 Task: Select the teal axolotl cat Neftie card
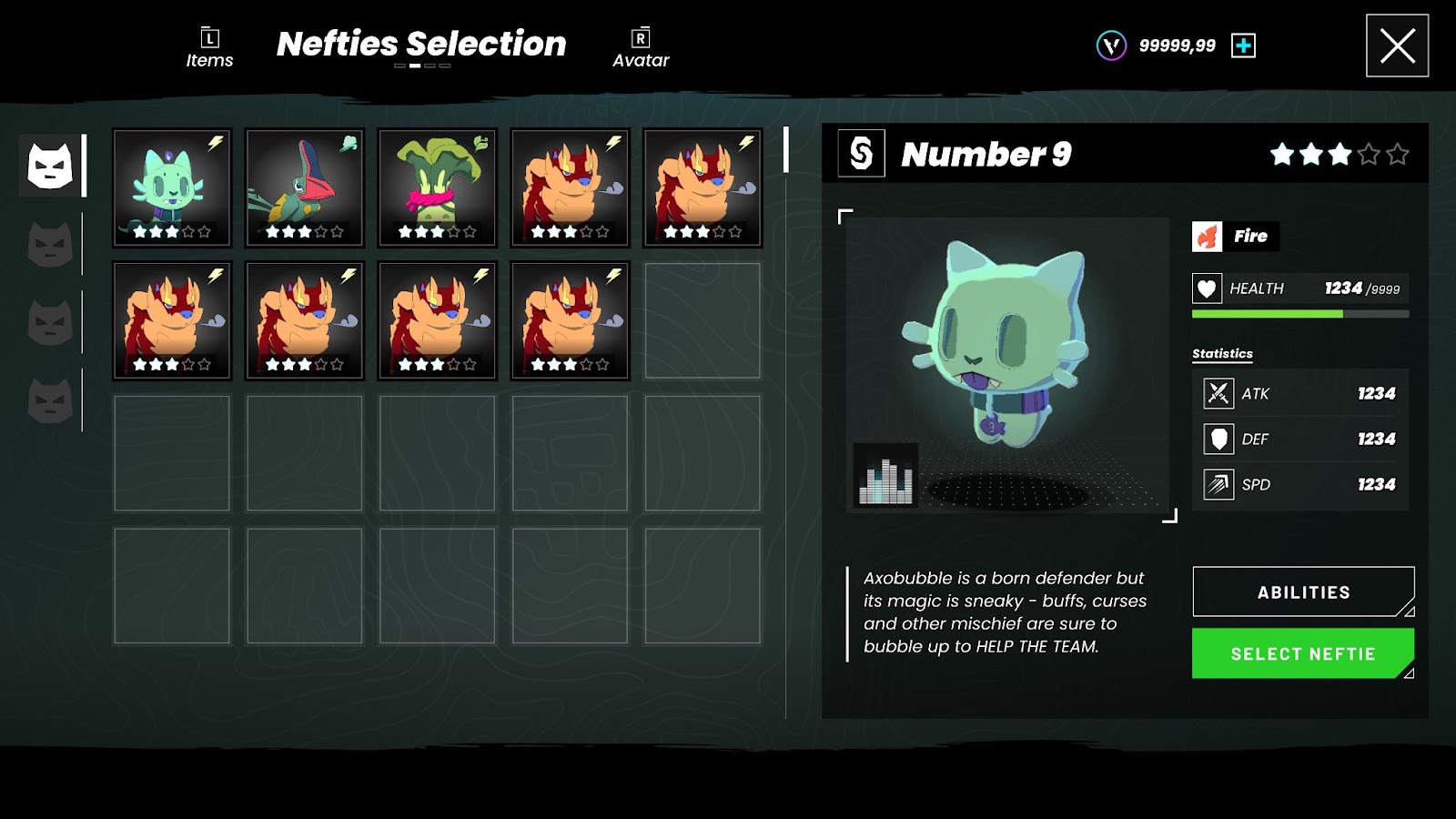coord(172,187)
